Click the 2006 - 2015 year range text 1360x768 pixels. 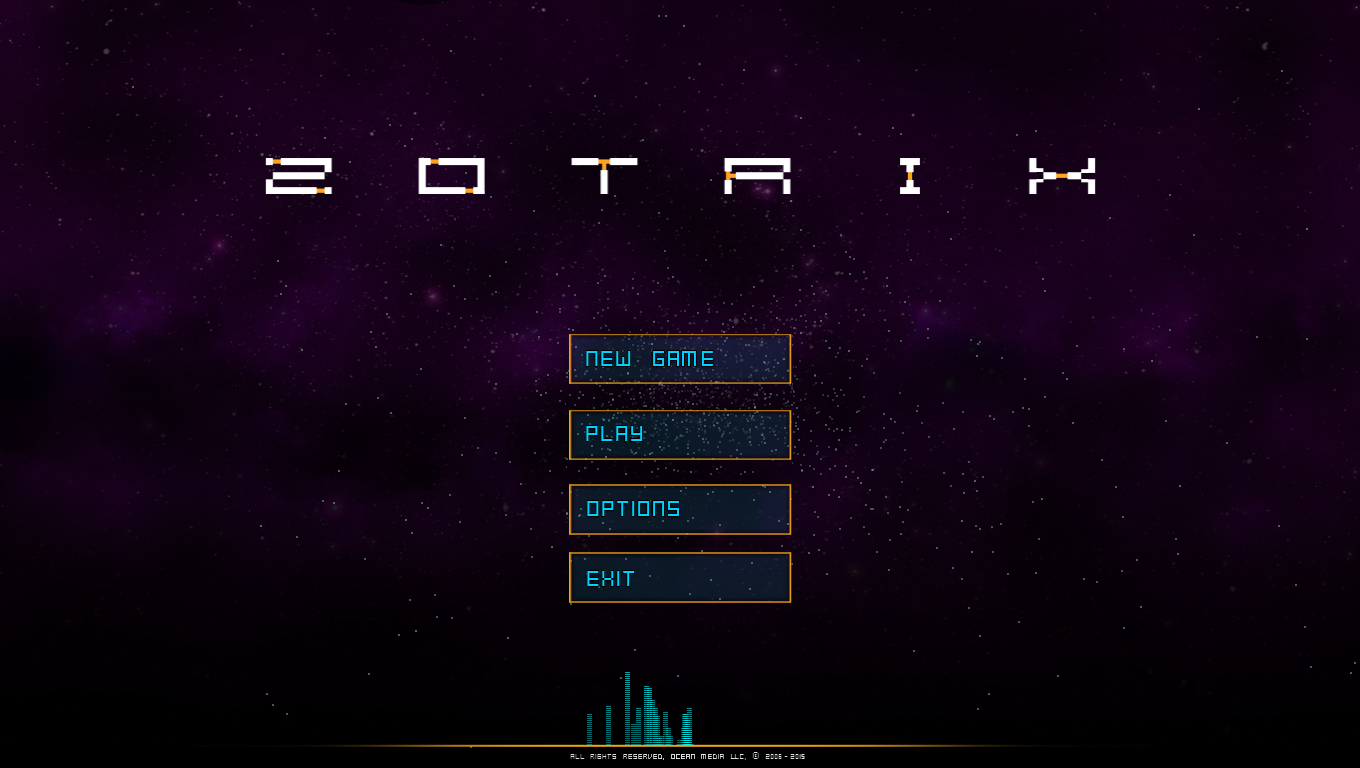785,756
